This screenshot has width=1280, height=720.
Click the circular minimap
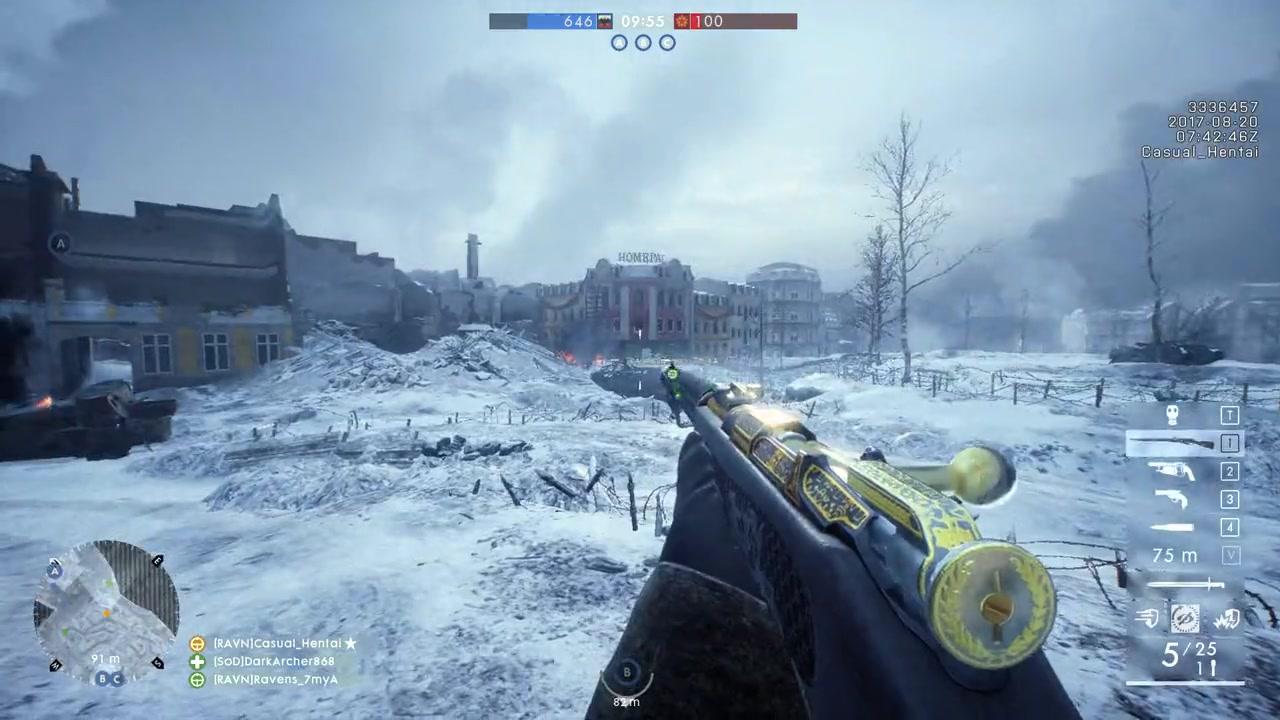click(105, 612)
